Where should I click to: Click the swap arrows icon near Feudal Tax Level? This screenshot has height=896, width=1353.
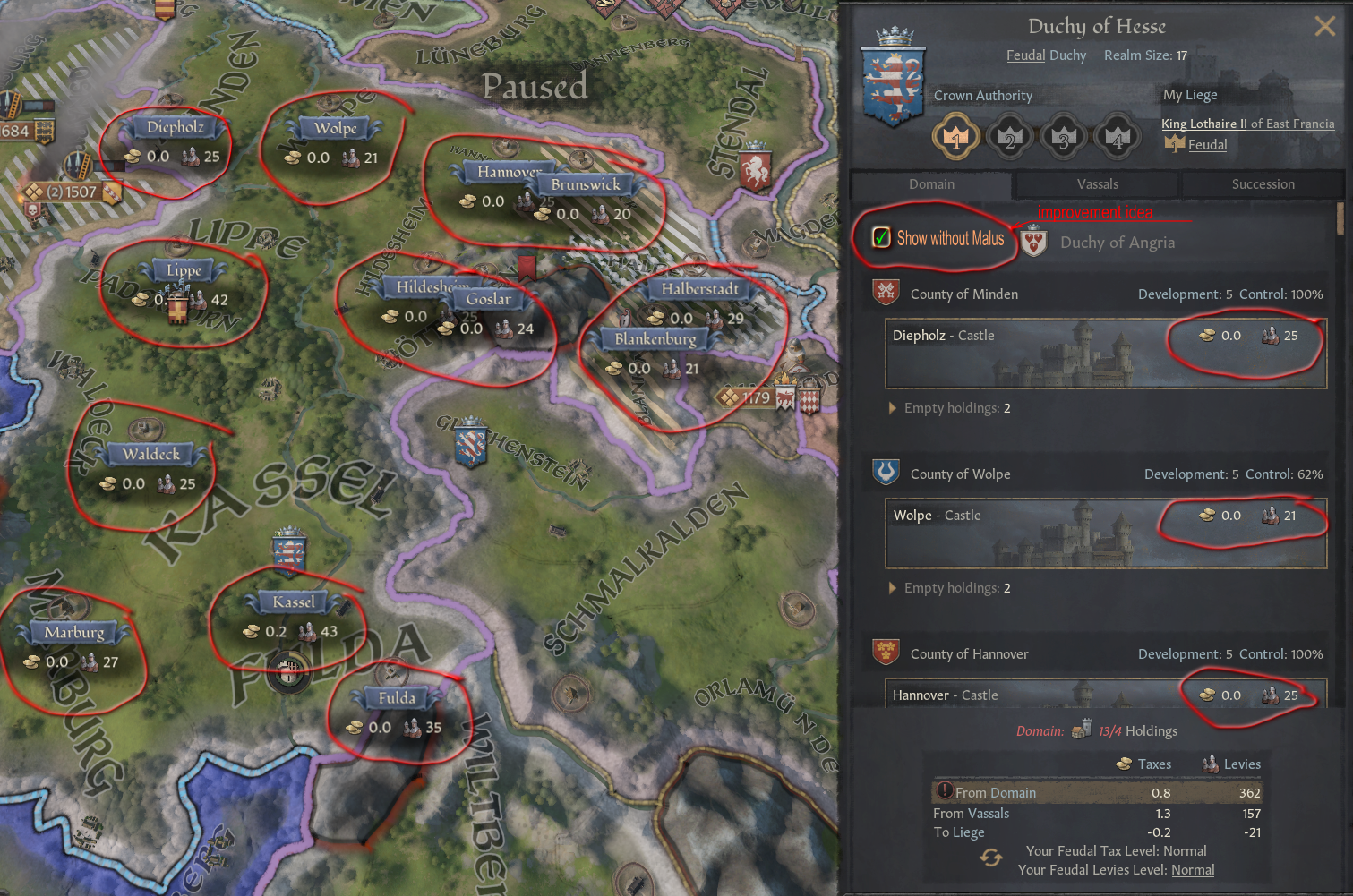(991, 859)
